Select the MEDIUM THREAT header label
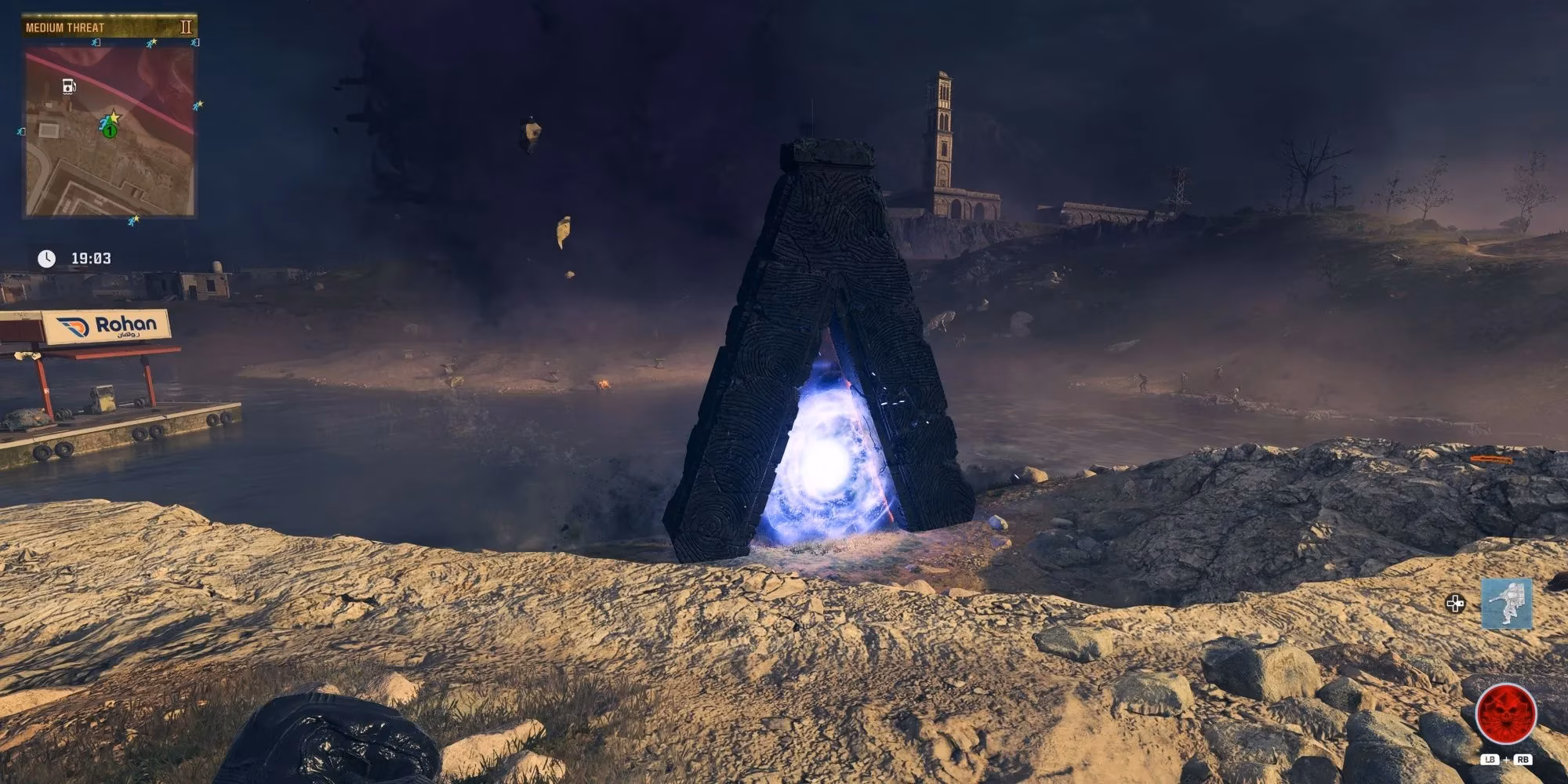 point(64,27)
